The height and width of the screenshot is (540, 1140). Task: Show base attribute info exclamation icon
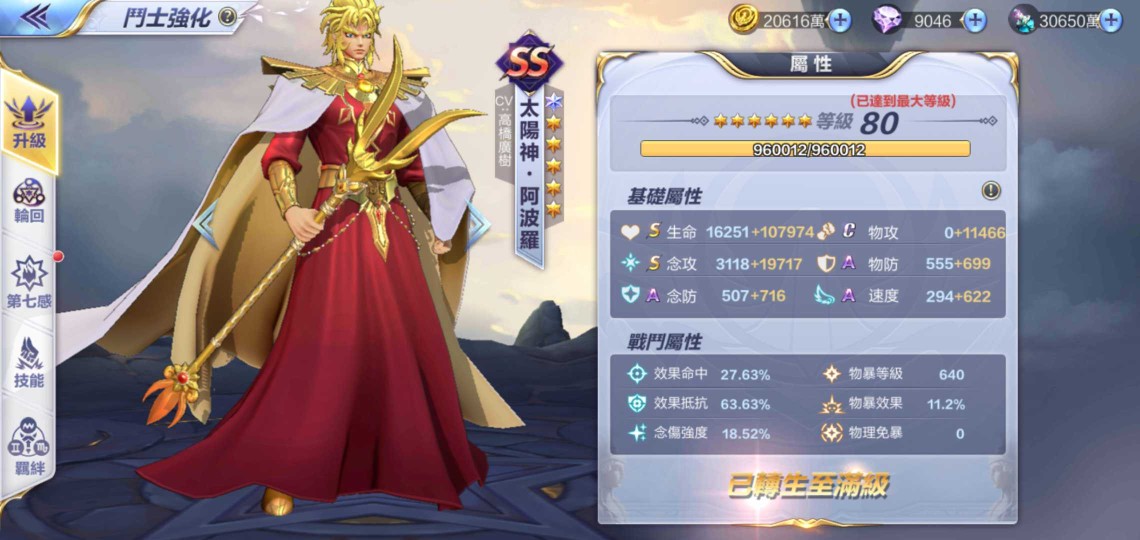point(991,191)
